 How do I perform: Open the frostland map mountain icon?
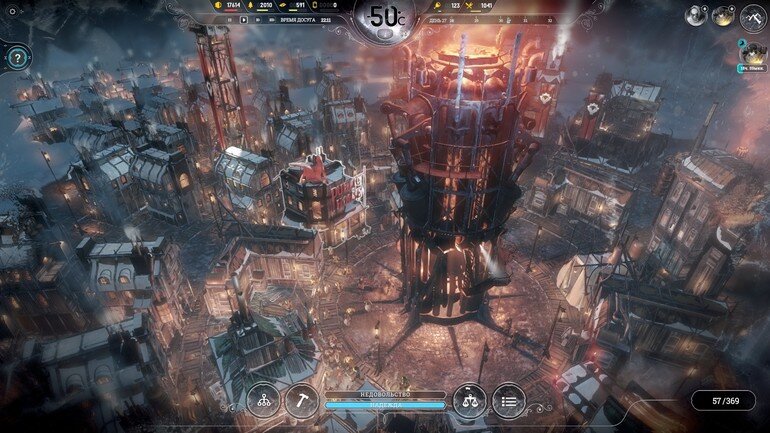point(752,17)
